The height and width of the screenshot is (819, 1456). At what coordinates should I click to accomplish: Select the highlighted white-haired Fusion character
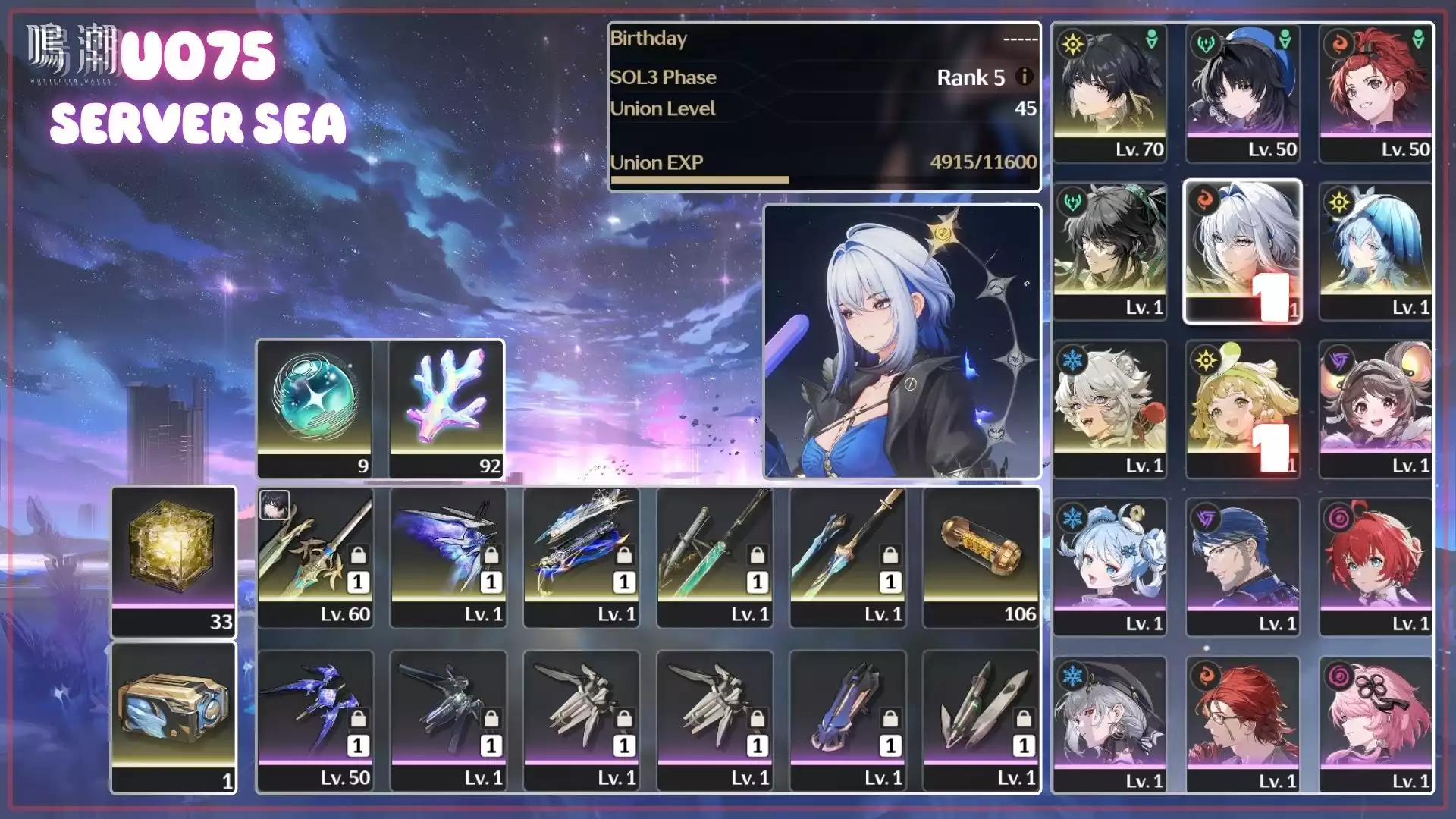click(x=1243, y=251)
